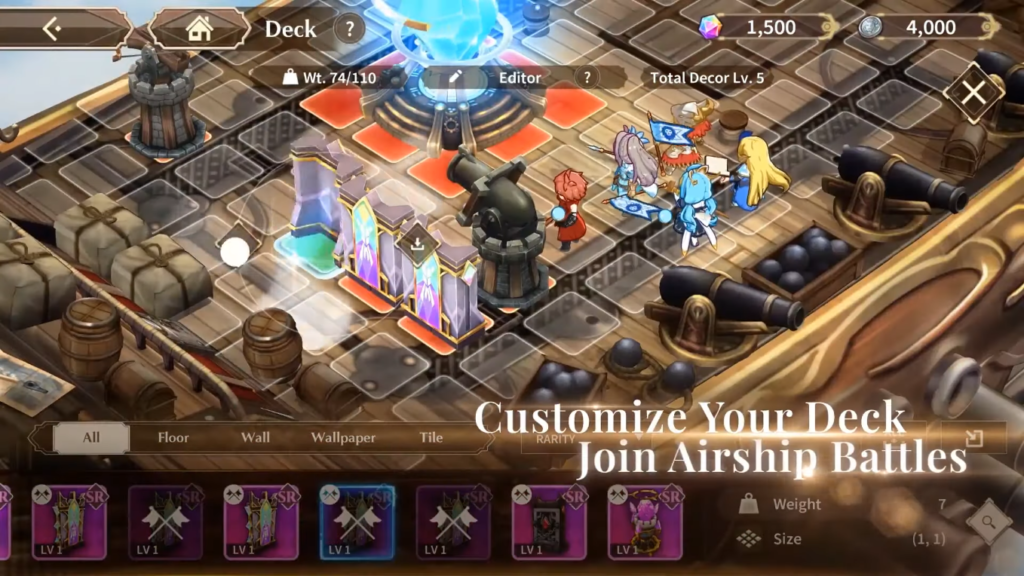Click the Editor pencil icon
Viewport: 1024px width, 576px height.
pyautogui.click(x=456, y=77)
